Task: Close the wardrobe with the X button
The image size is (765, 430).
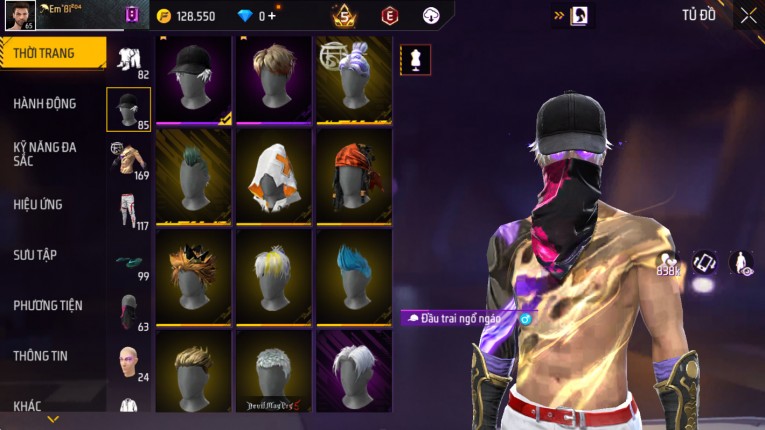Action: click(748, 15)
